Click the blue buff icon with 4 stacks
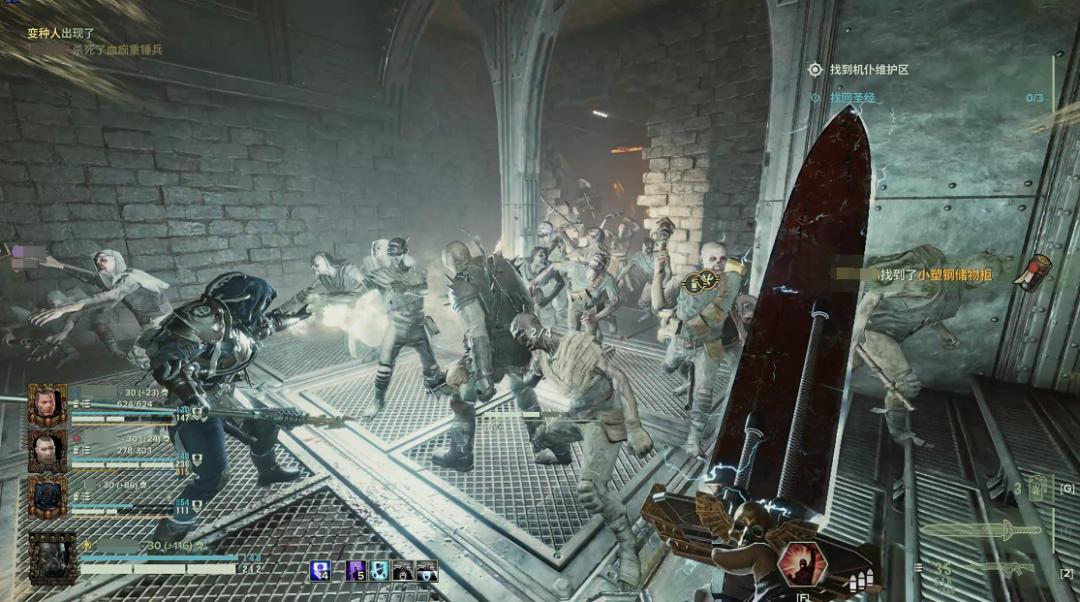This screenshot has height=602, width=1080. (320, 571)
